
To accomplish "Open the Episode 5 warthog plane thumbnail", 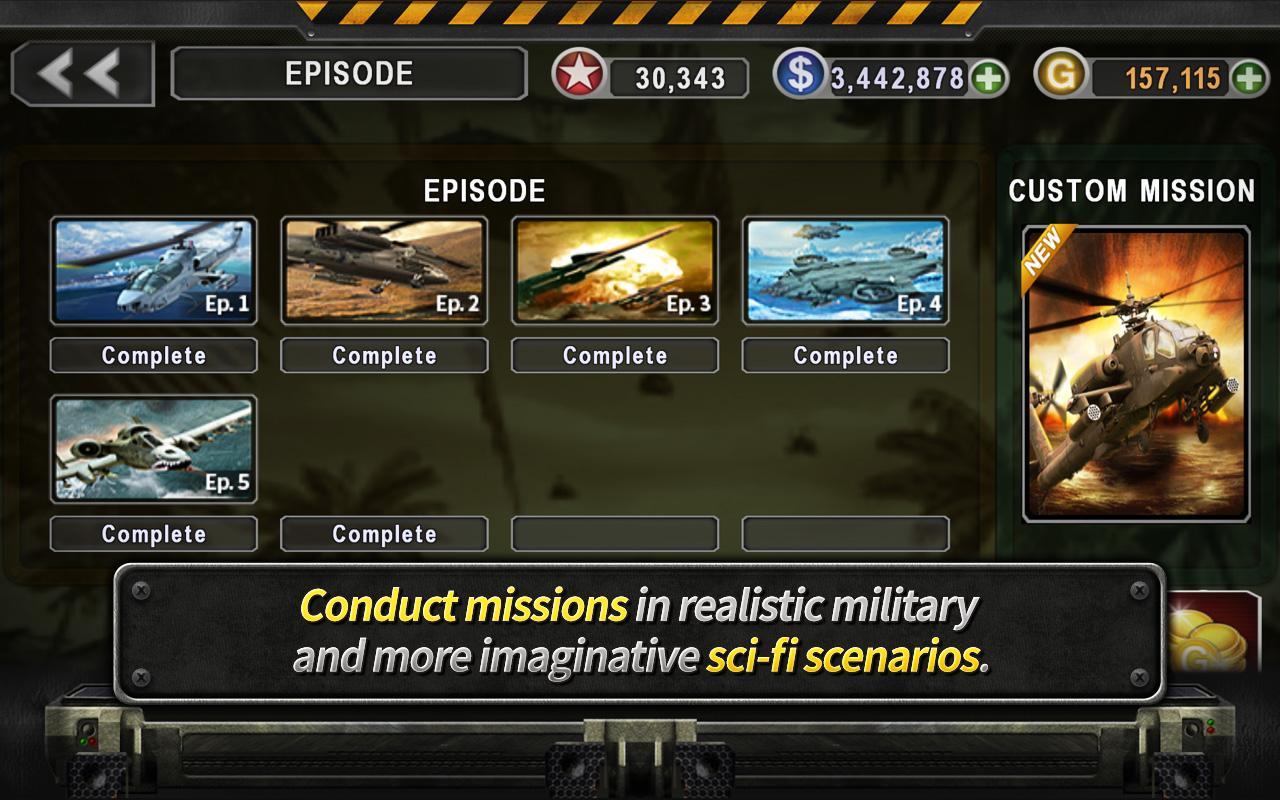I will pos(153,448).
